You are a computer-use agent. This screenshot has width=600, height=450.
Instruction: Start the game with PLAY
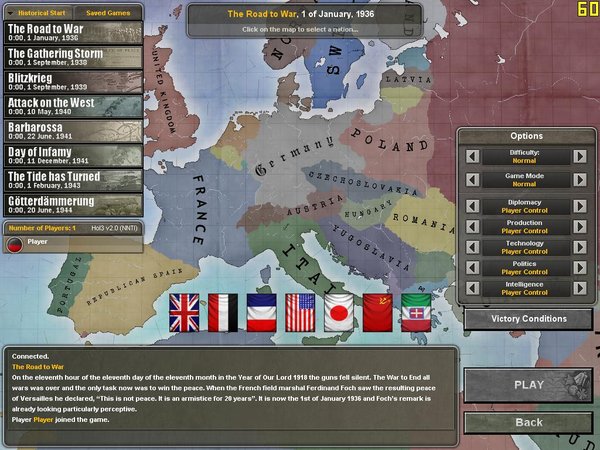tap(528, 384)
